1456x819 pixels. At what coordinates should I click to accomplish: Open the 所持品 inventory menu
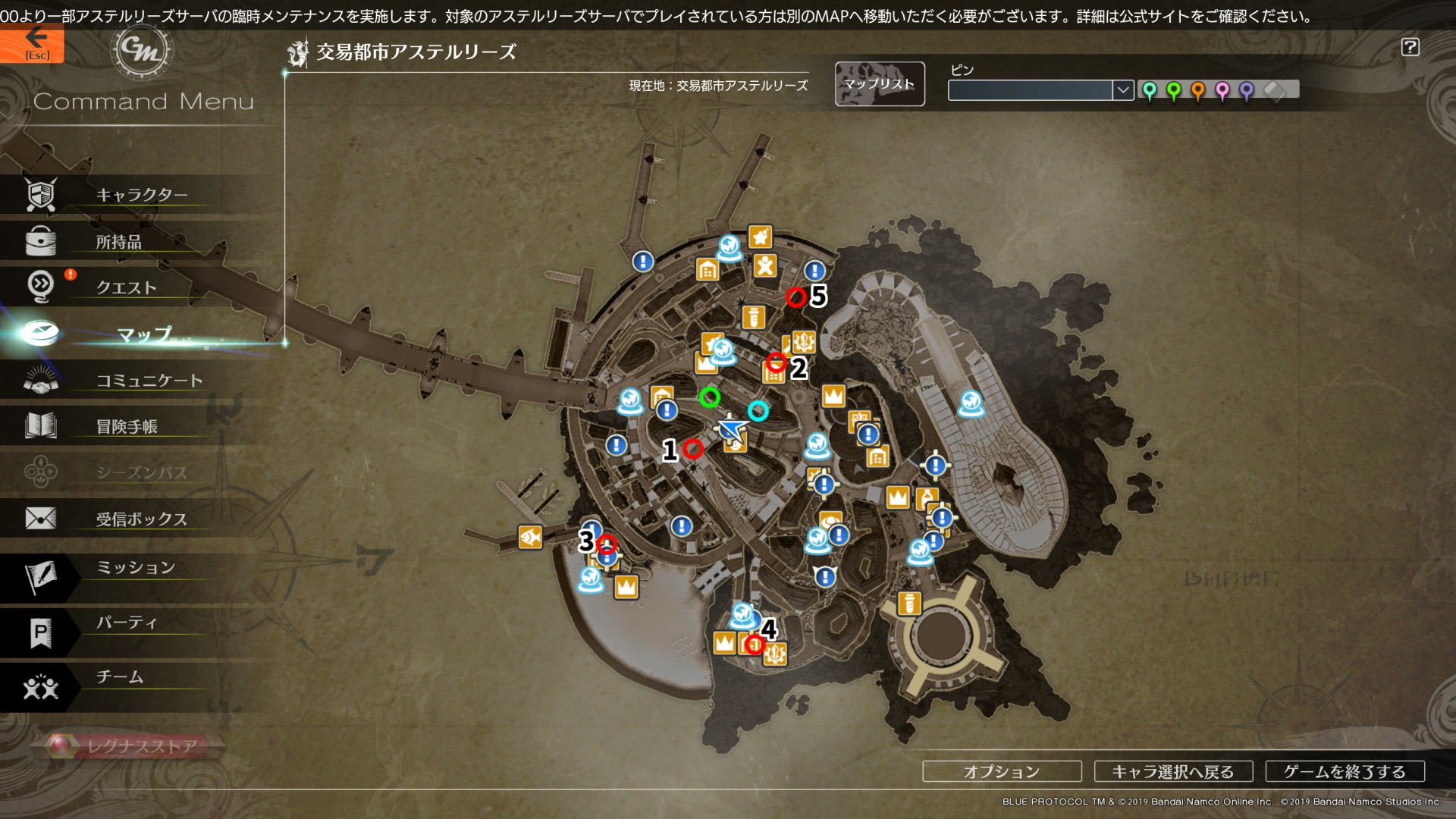click(119, 242)
